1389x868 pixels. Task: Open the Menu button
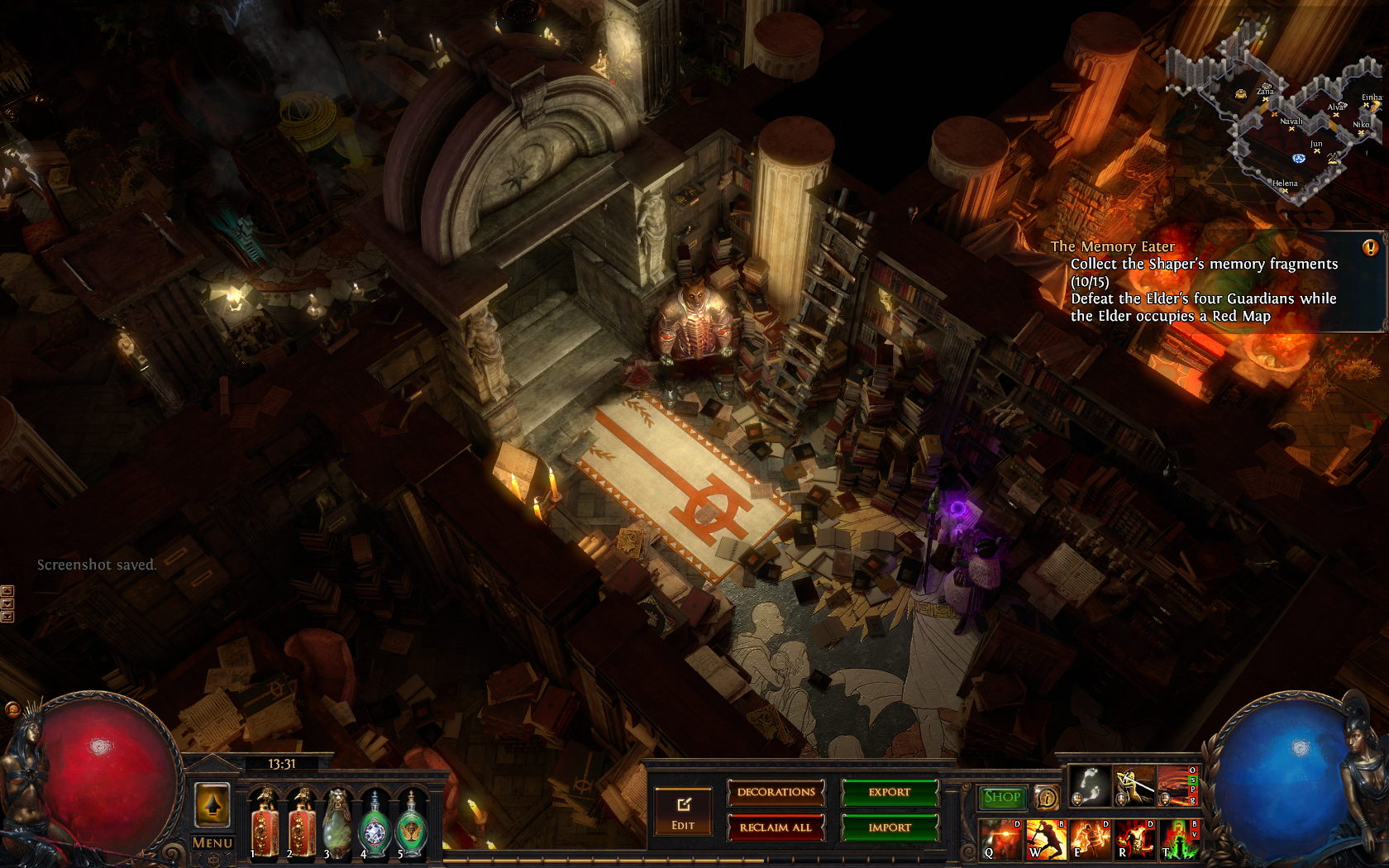(x=212, y=842)
